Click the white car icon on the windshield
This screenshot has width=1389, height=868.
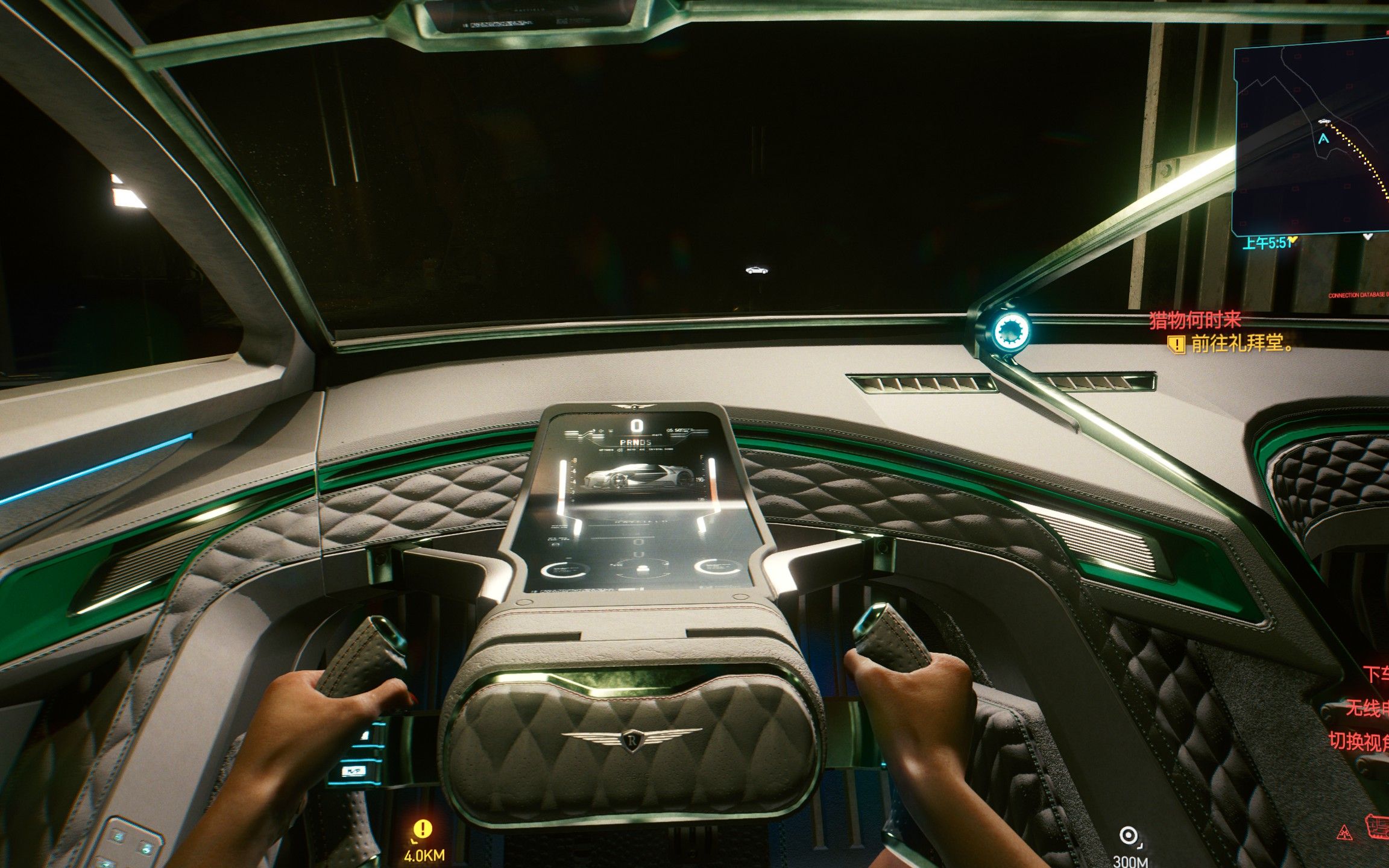(x=757, y=271)
